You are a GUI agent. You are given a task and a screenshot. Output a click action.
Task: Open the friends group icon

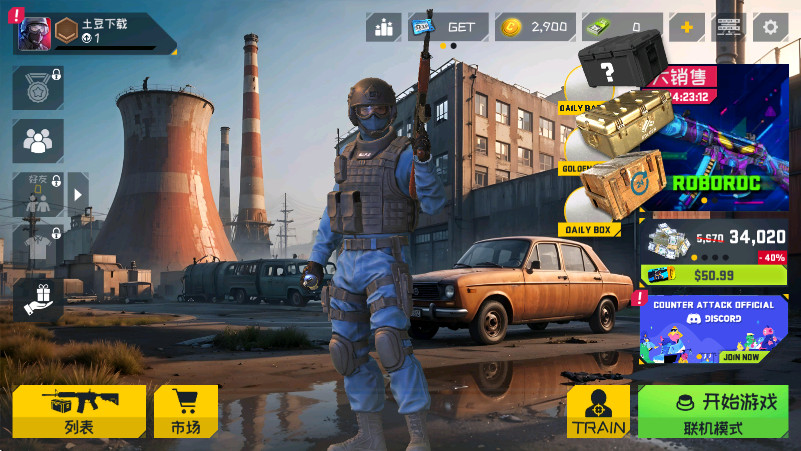click(37, 141)
